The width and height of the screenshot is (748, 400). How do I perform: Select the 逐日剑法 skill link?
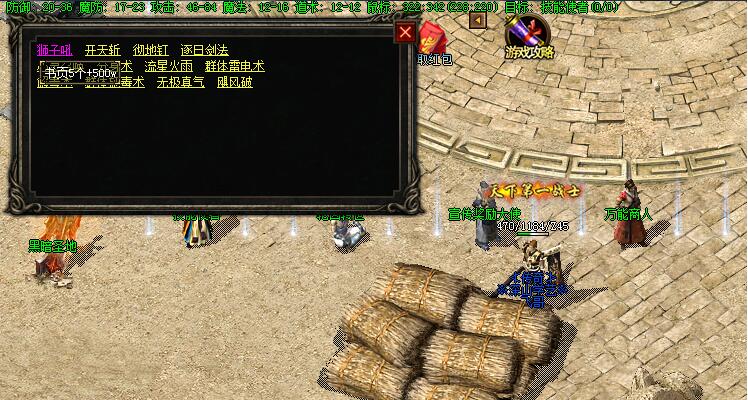(204, 50)
